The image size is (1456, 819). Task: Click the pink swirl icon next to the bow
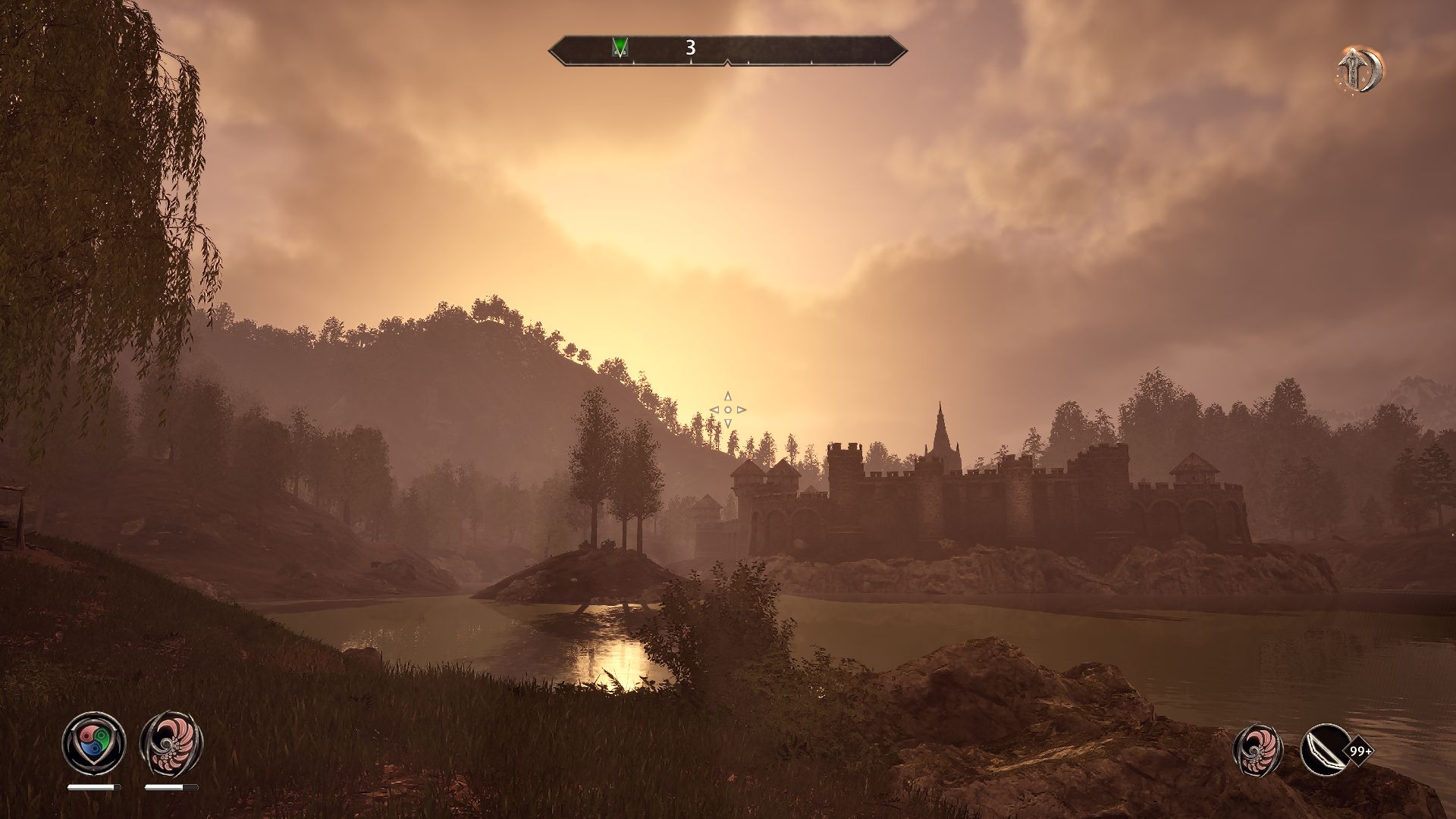click(x=1257, y=751)
